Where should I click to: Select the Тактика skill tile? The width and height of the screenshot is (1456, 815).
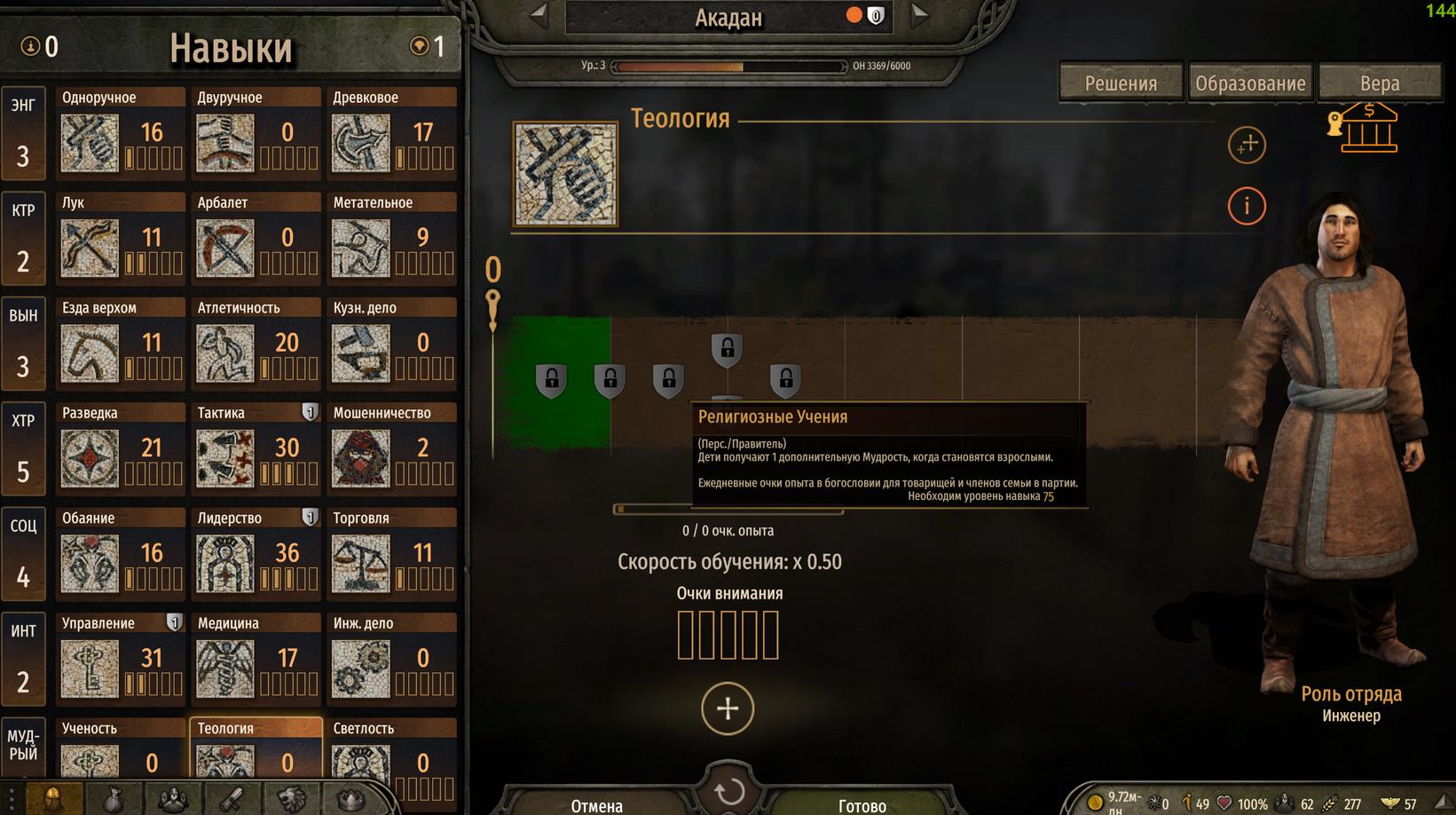tap(256, 448)
